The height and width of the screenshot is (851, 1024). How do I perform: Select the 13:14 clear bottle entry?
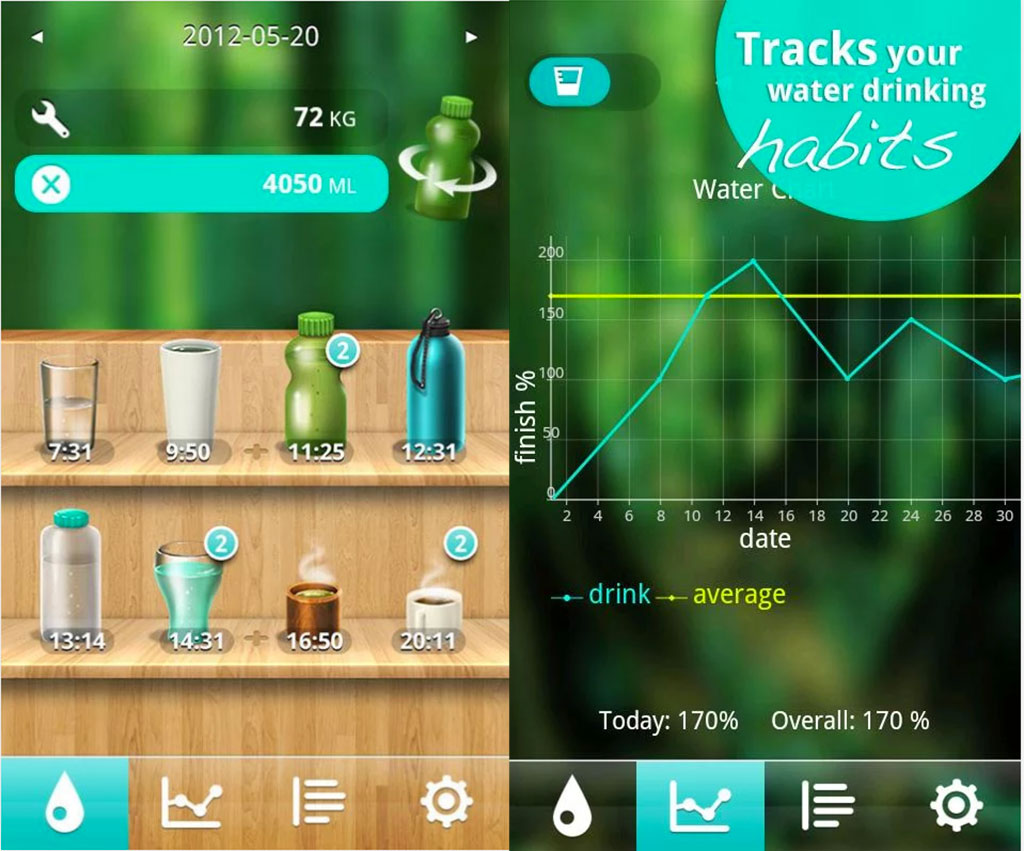click(x=72, y=580)
